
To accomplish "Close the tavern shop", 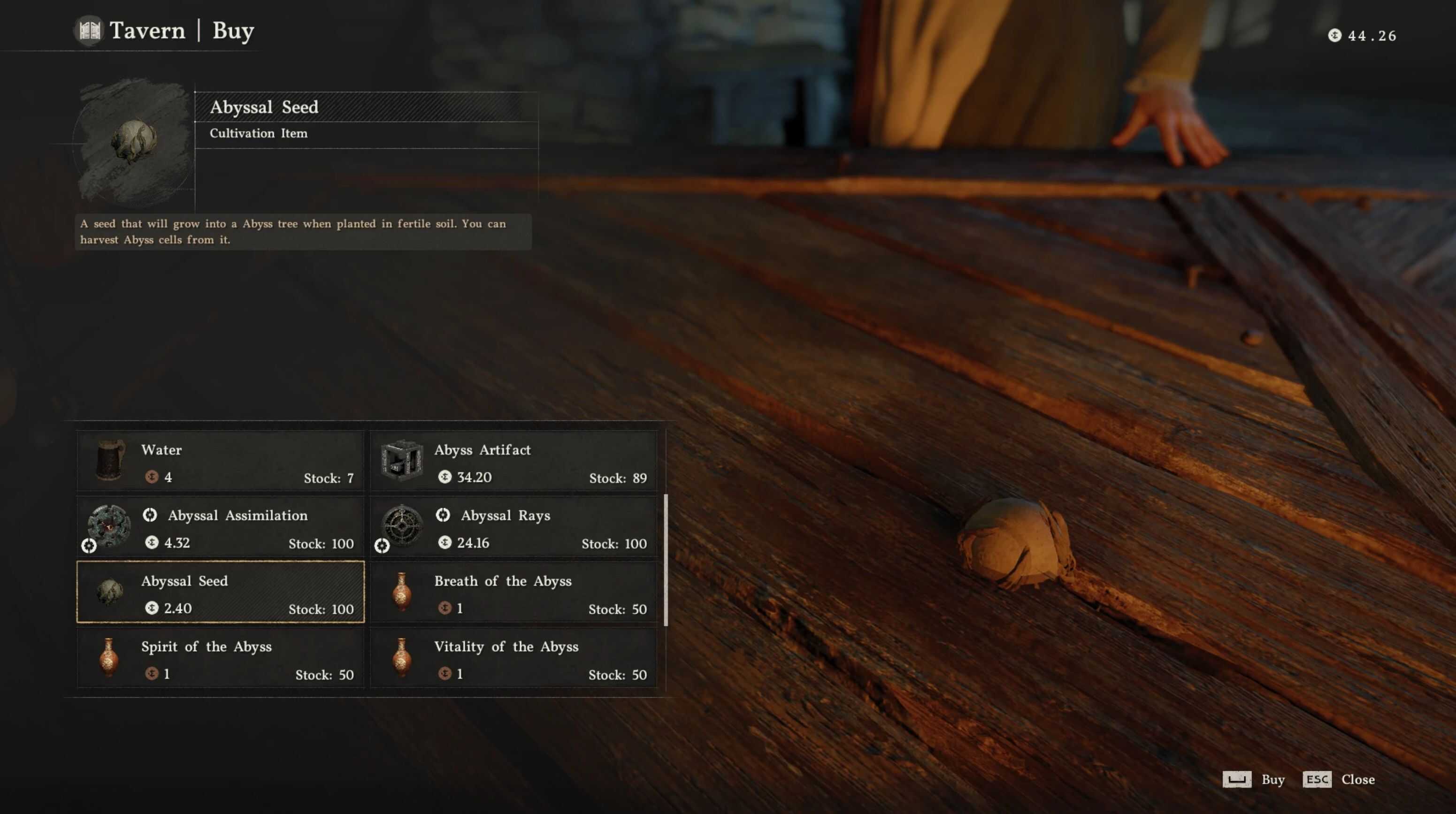I will click(1339, 780).
